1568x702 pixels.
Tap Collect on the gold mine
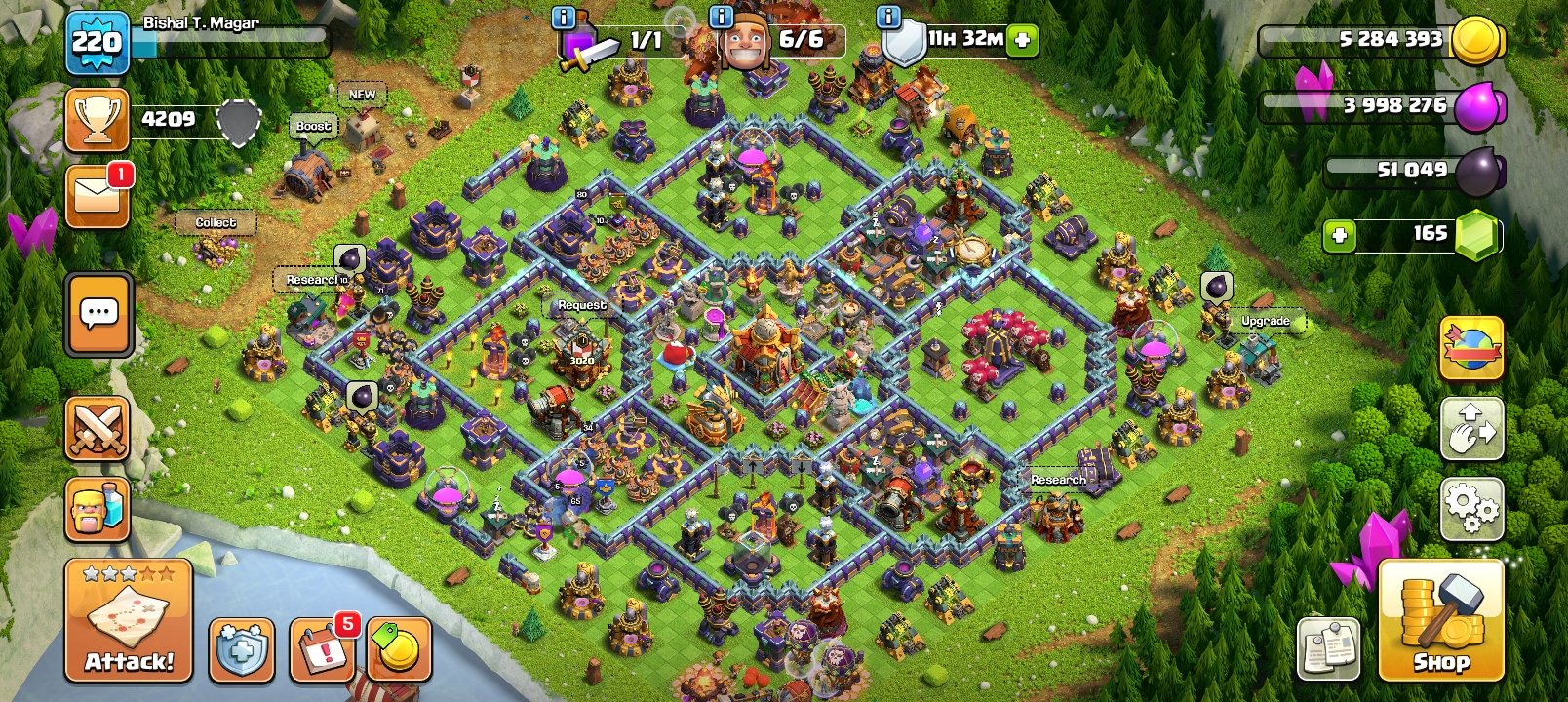point(216,222)
